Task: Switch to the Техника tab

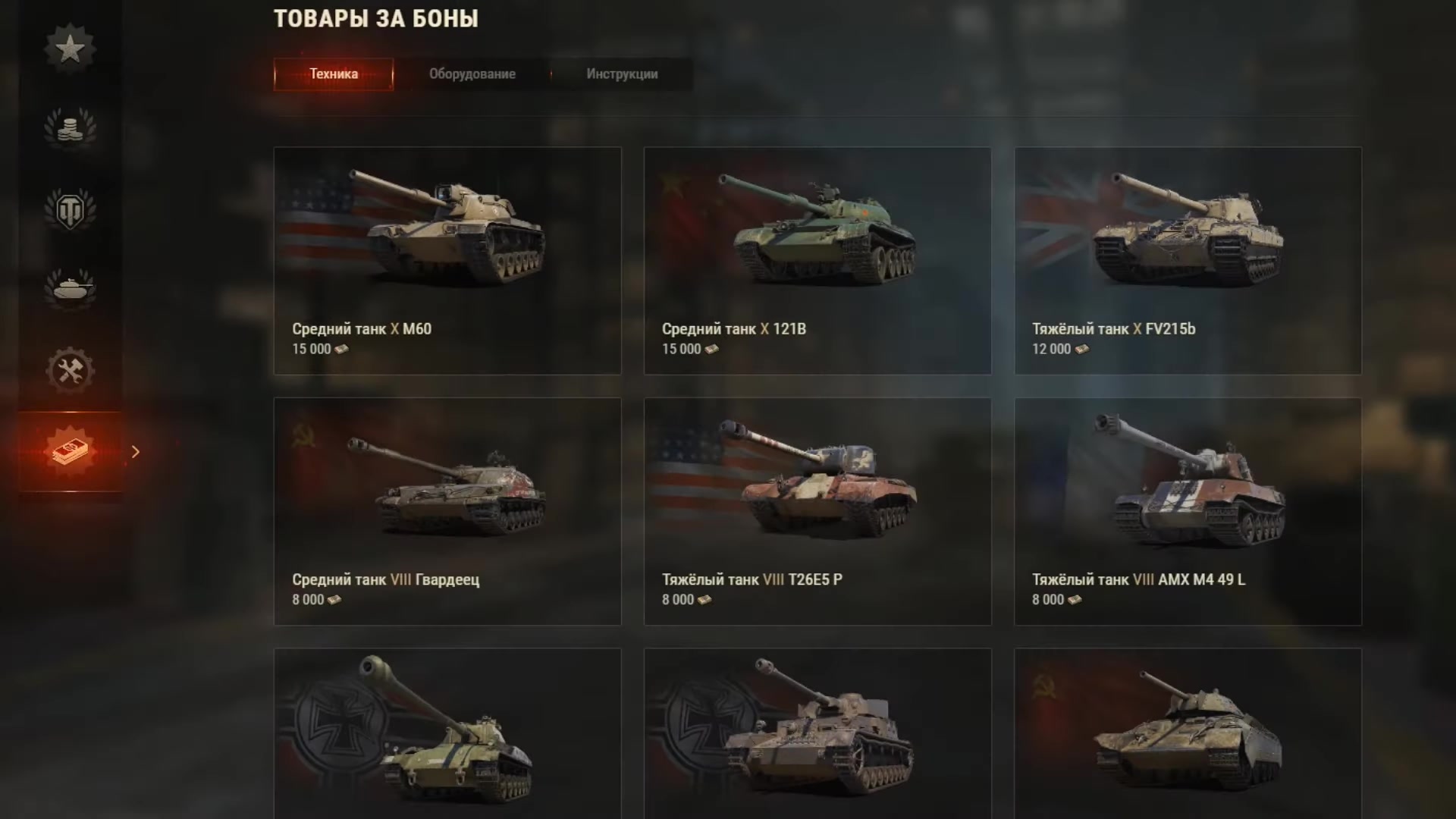Action: 334,74
